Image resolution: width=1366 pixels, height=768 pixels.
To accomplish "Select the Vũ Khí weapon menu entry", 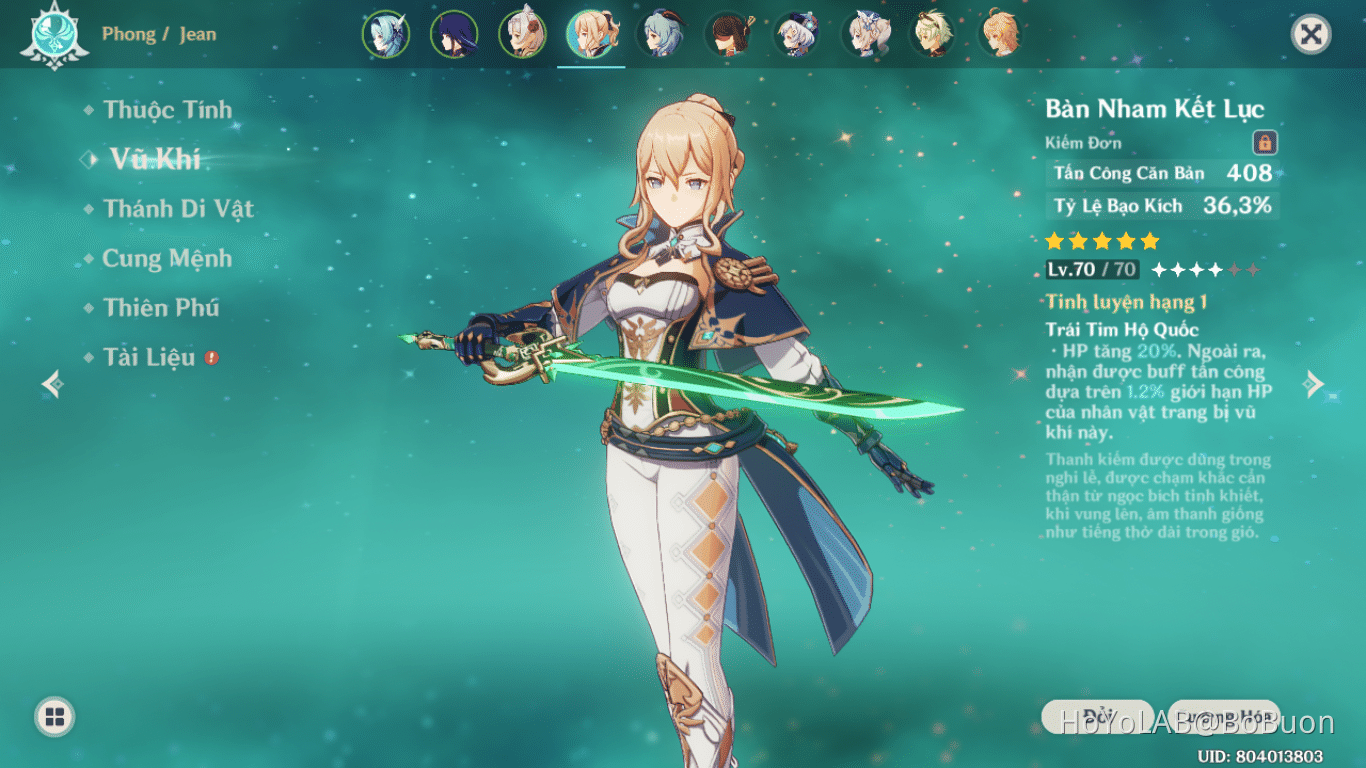I will 155,159.
